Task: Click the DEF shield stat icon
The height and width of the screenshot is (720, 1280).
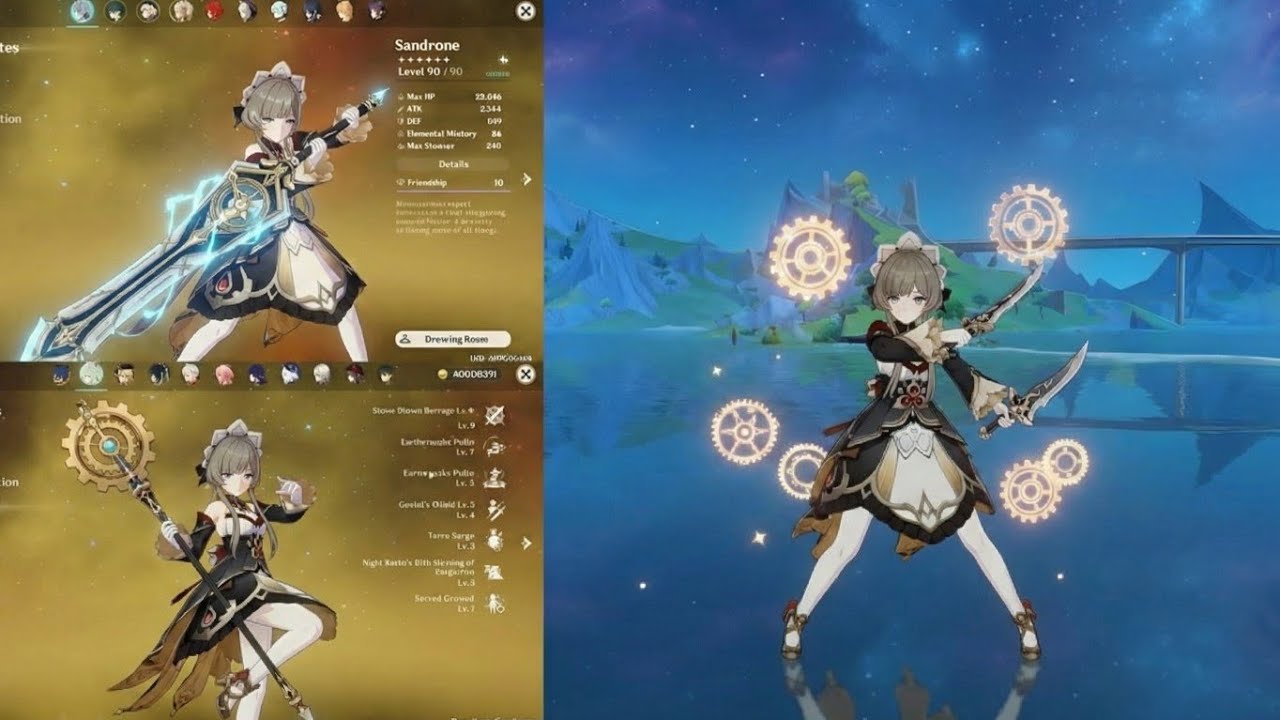Action: (400, 120)
